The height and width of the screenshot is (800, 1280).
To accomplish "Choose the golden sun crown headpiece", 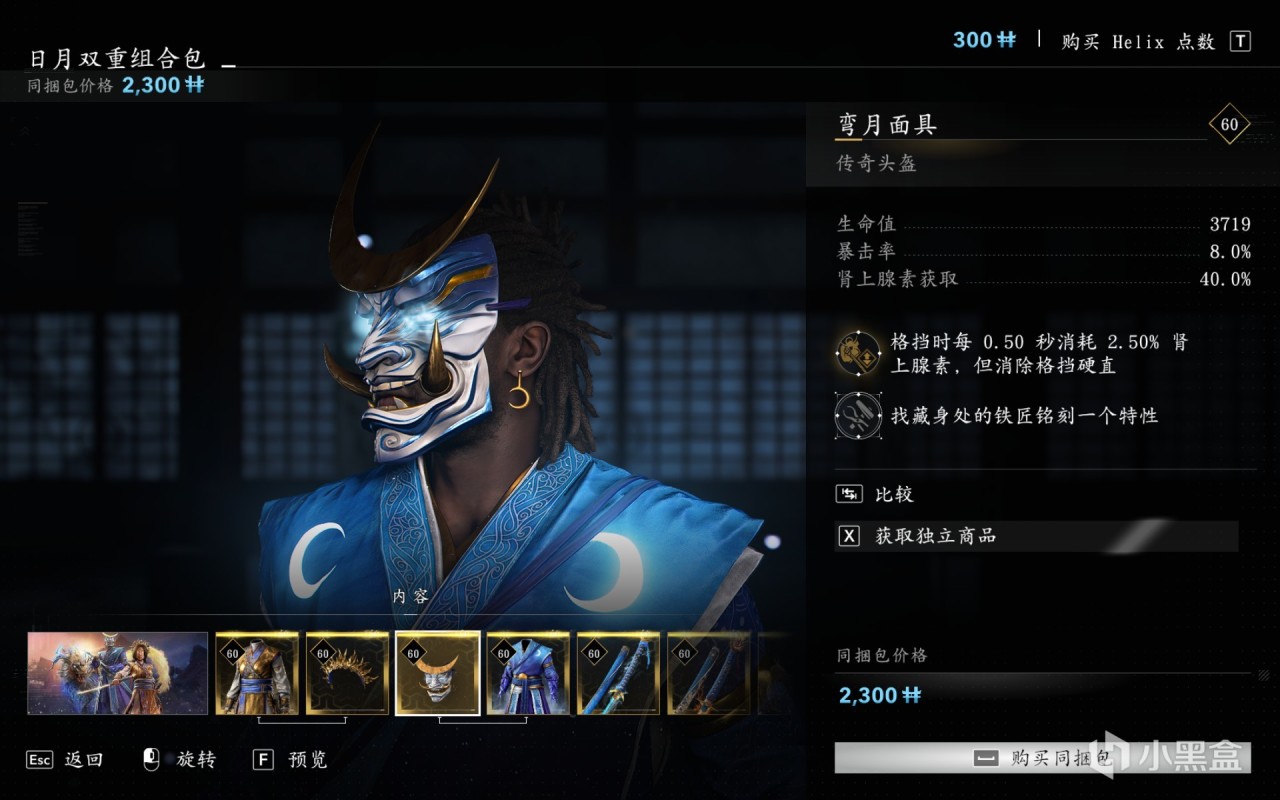I will [x=347, y=673].
